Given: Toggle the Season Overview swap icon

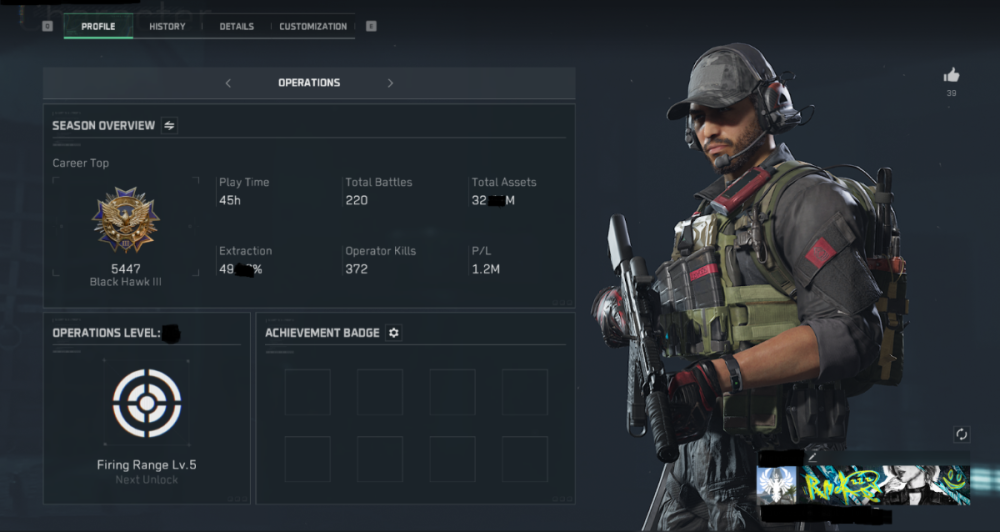Looking at the screenshot, I should pos(169,126).
